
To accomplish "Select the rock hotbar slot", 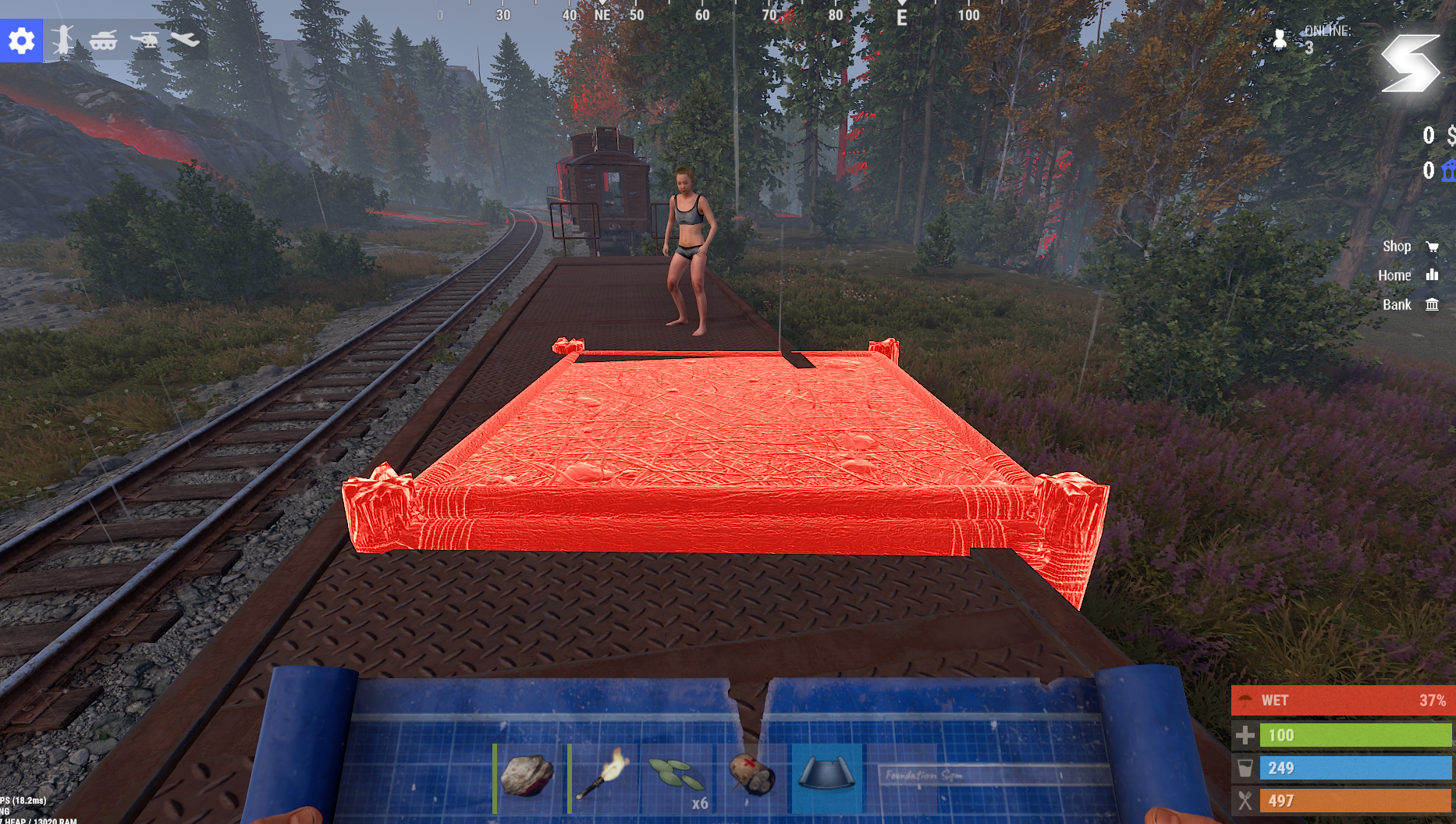I will (528, 777).
